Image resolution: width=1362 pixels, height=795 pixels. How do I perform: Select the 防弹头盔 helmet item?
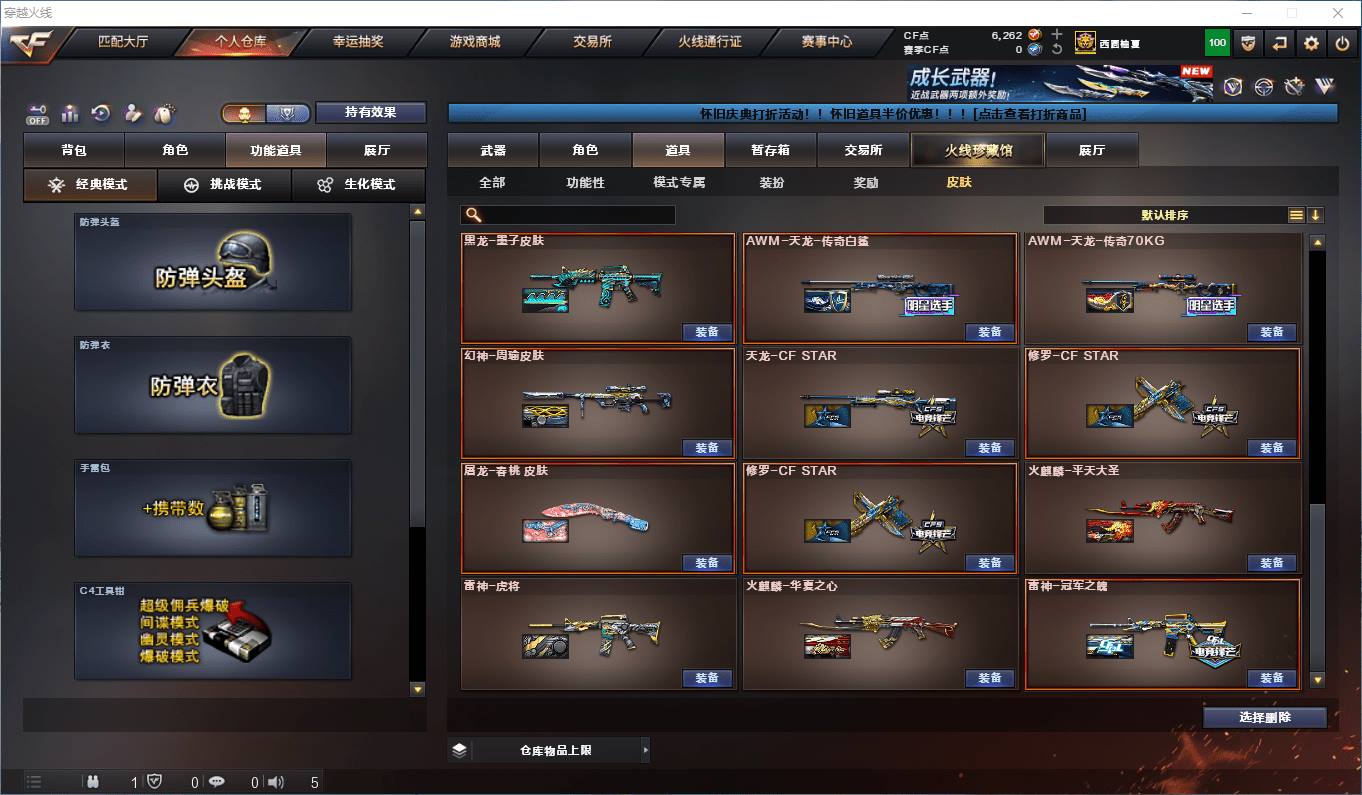pos(213,262)
